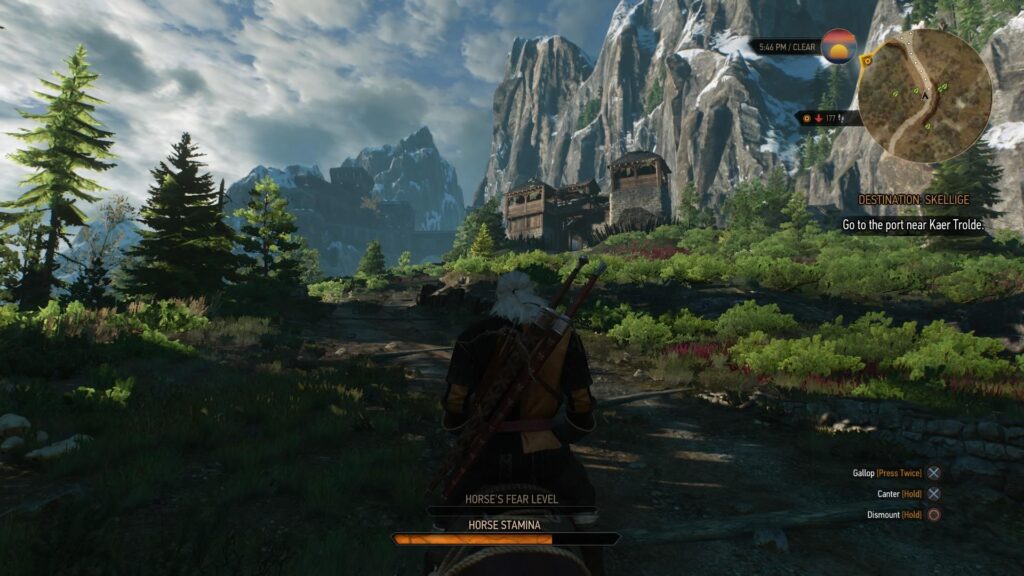The height and width of the screenshot is (576, 1024).
Task: Click the sunset weather icon
Action: (x=838, y=46)
